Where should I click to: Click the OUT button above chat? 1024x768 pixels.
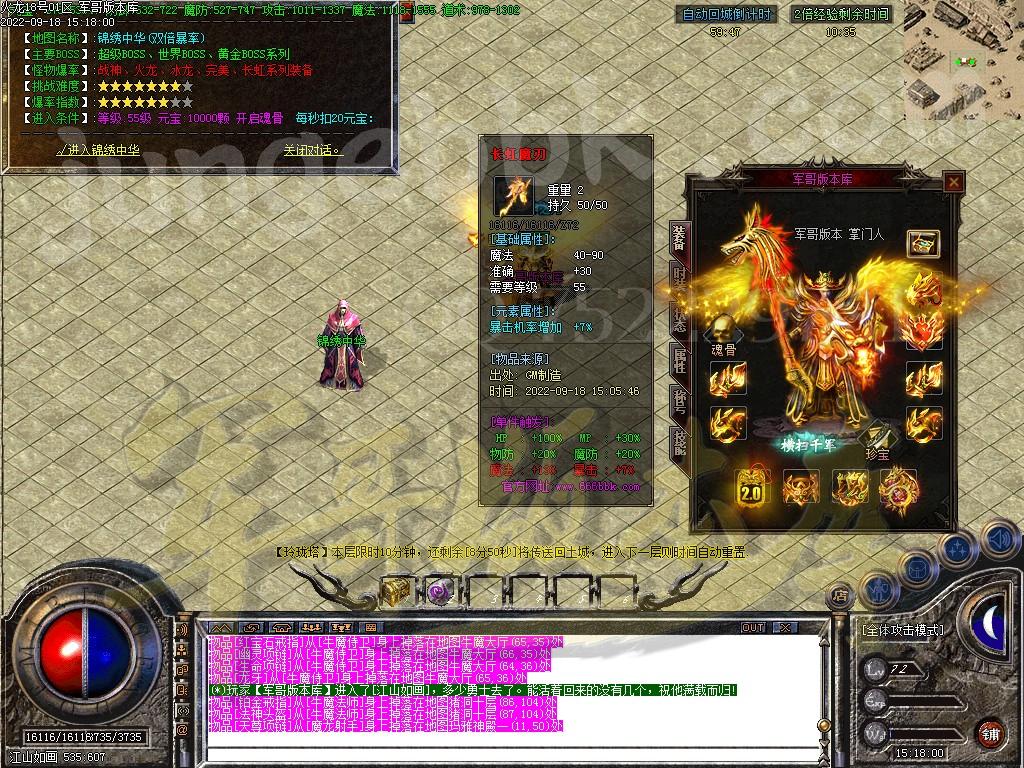(x=753, y=627)
